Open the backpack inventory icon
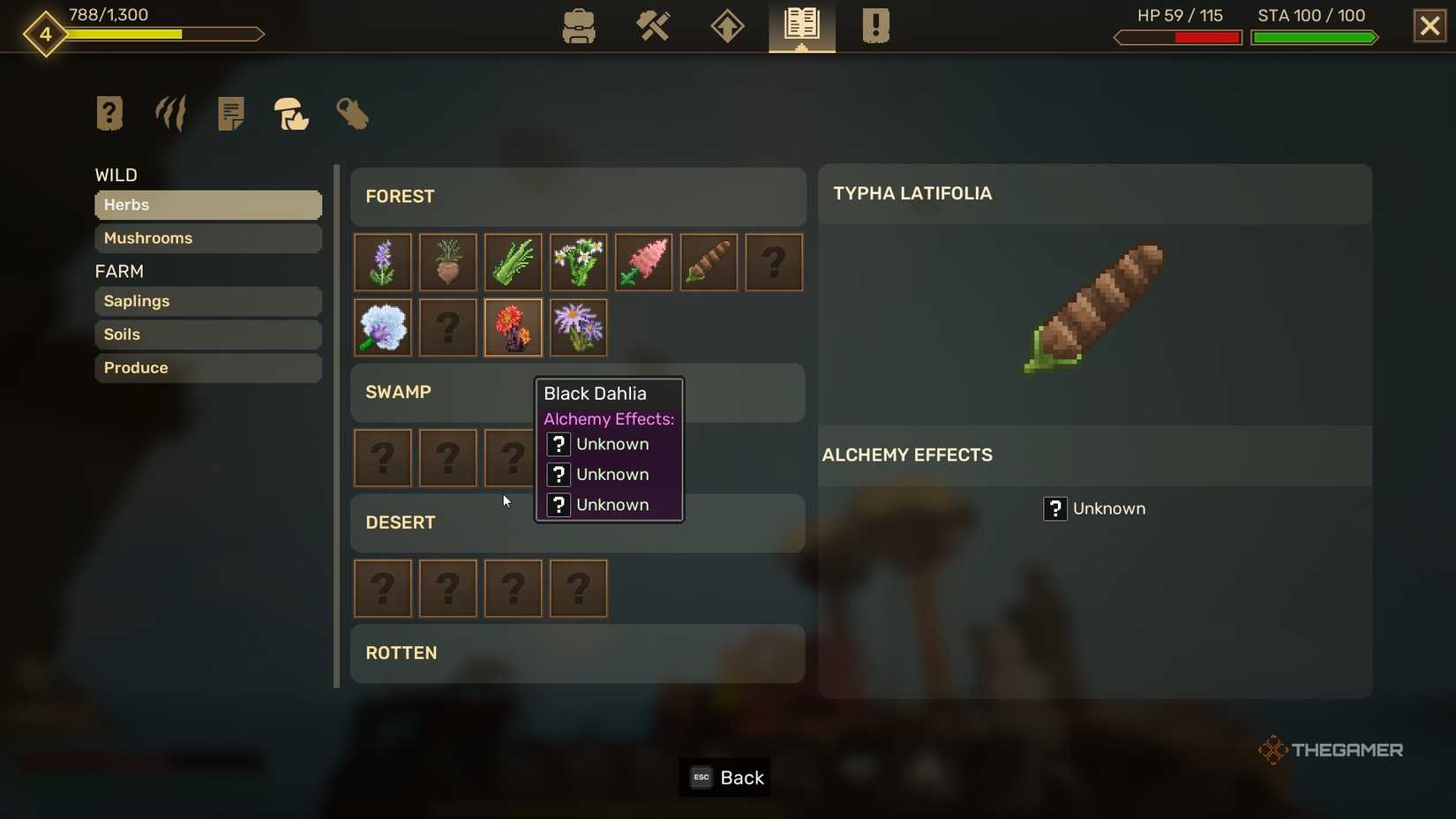 [x=578, y=26]
